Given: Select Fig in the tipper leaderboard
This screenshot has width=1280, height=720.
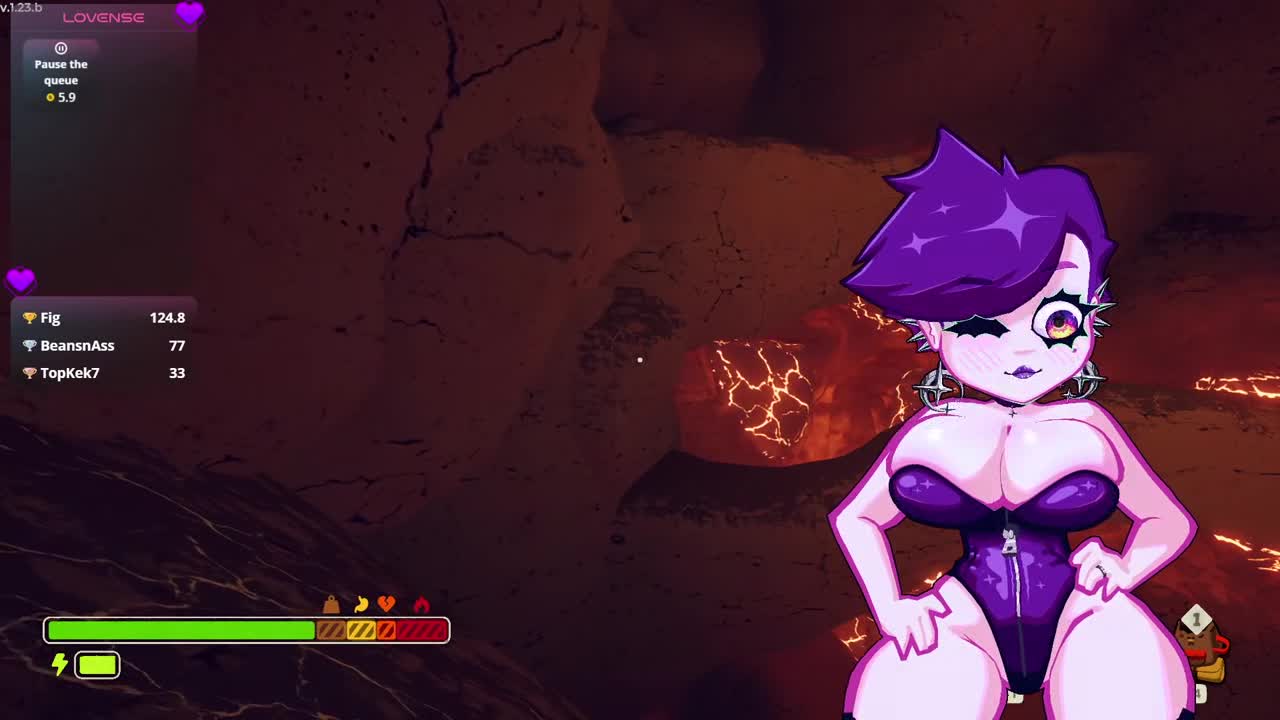Looking at the screenshot, I should click(x=50, y=318).
